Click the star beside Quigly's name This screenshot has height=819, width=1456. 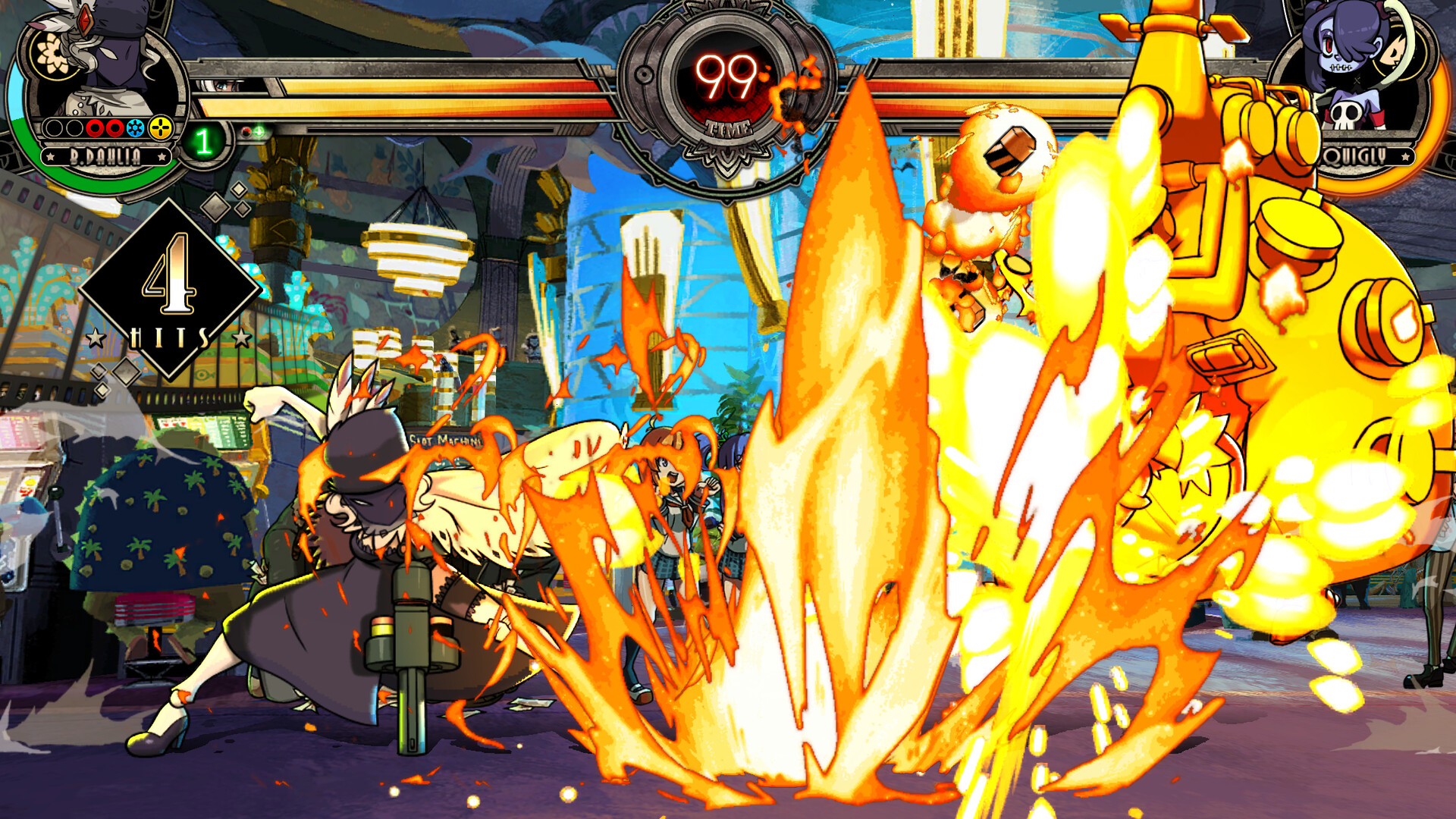click(x=1406, y=155)
